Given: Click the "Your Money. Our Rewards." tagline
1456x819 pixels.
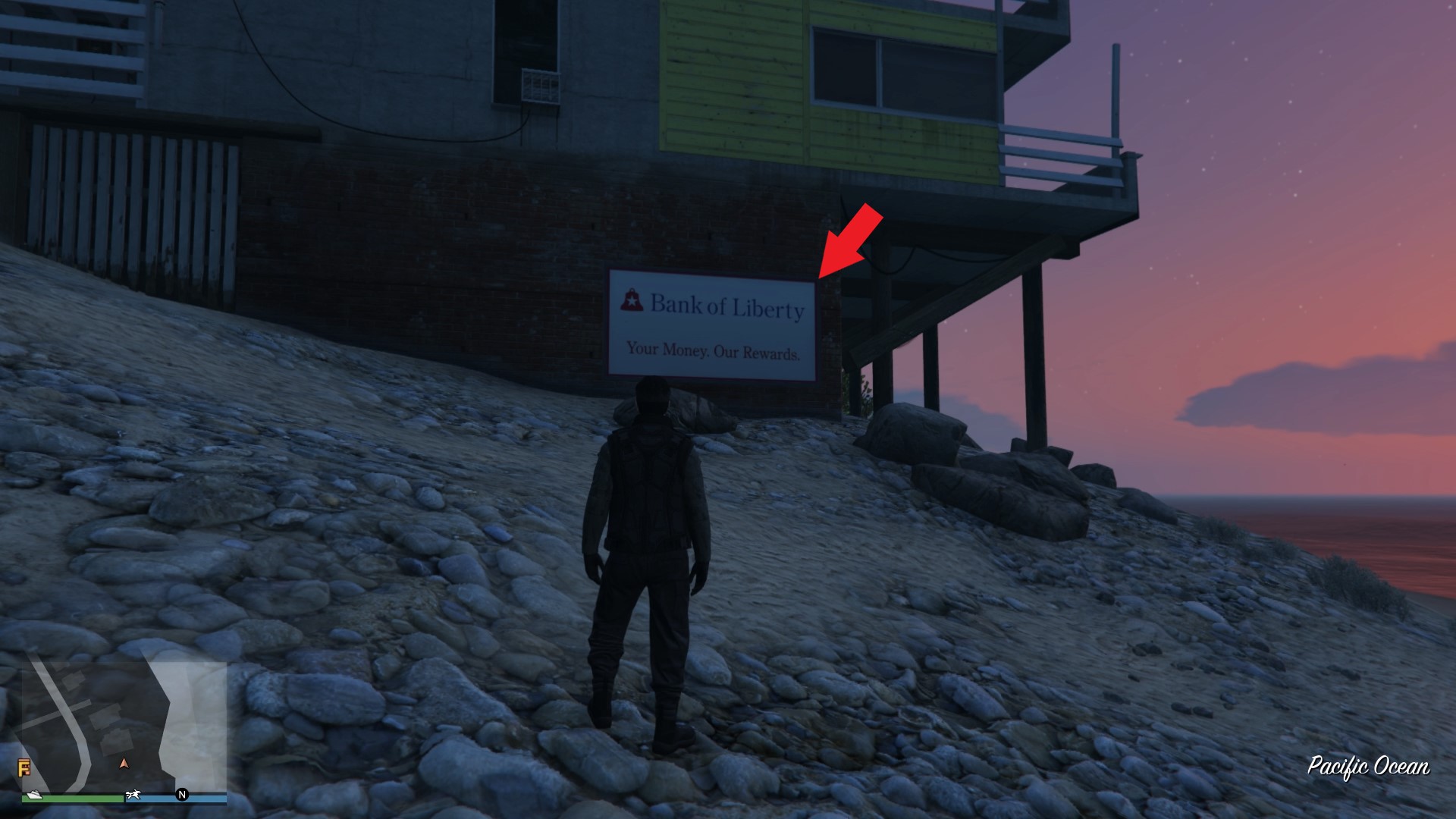Looking at the screenshot, I should (715, 353).
